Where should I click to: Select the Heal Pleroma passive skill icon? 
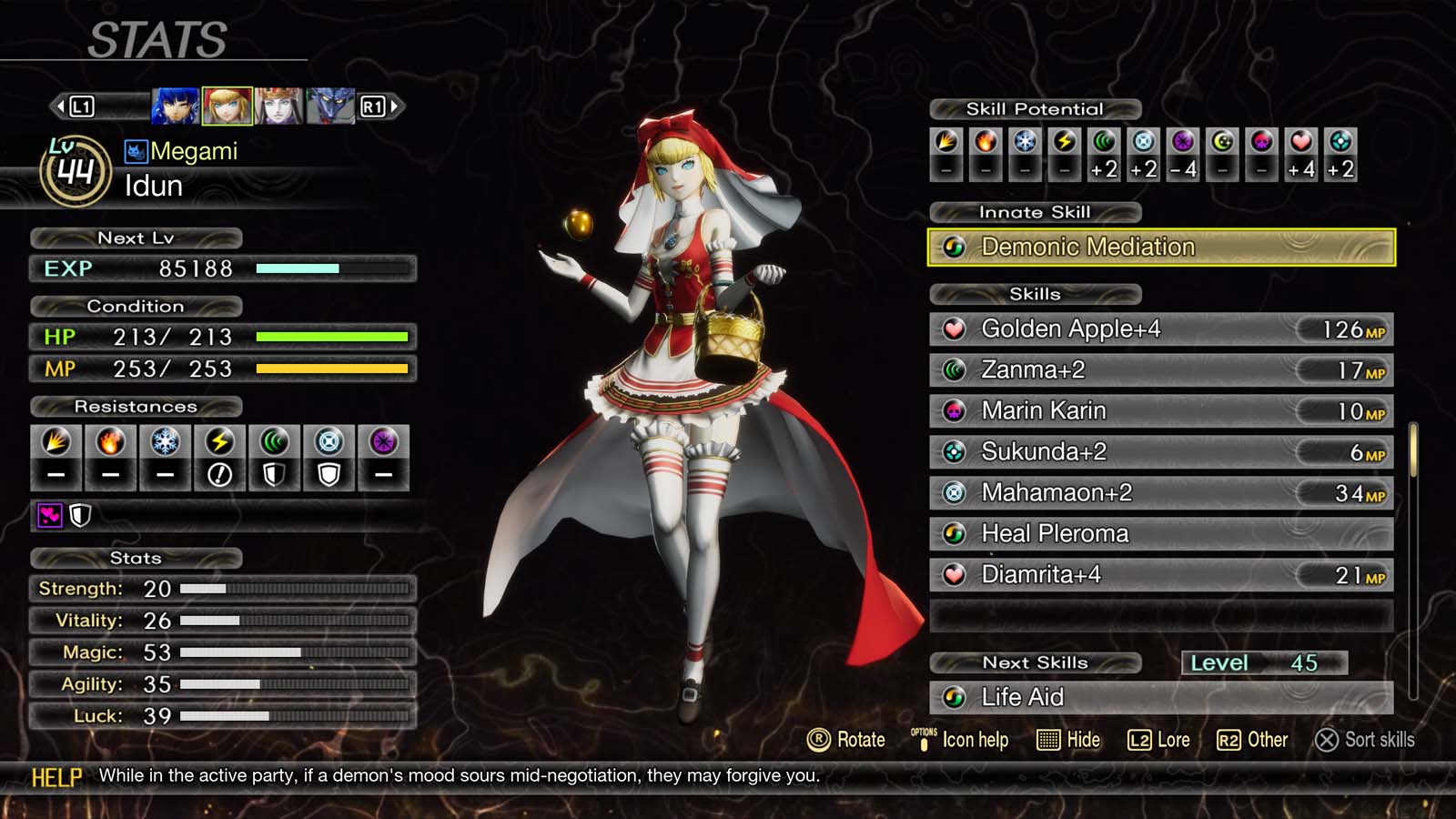[x=955, y=534]
